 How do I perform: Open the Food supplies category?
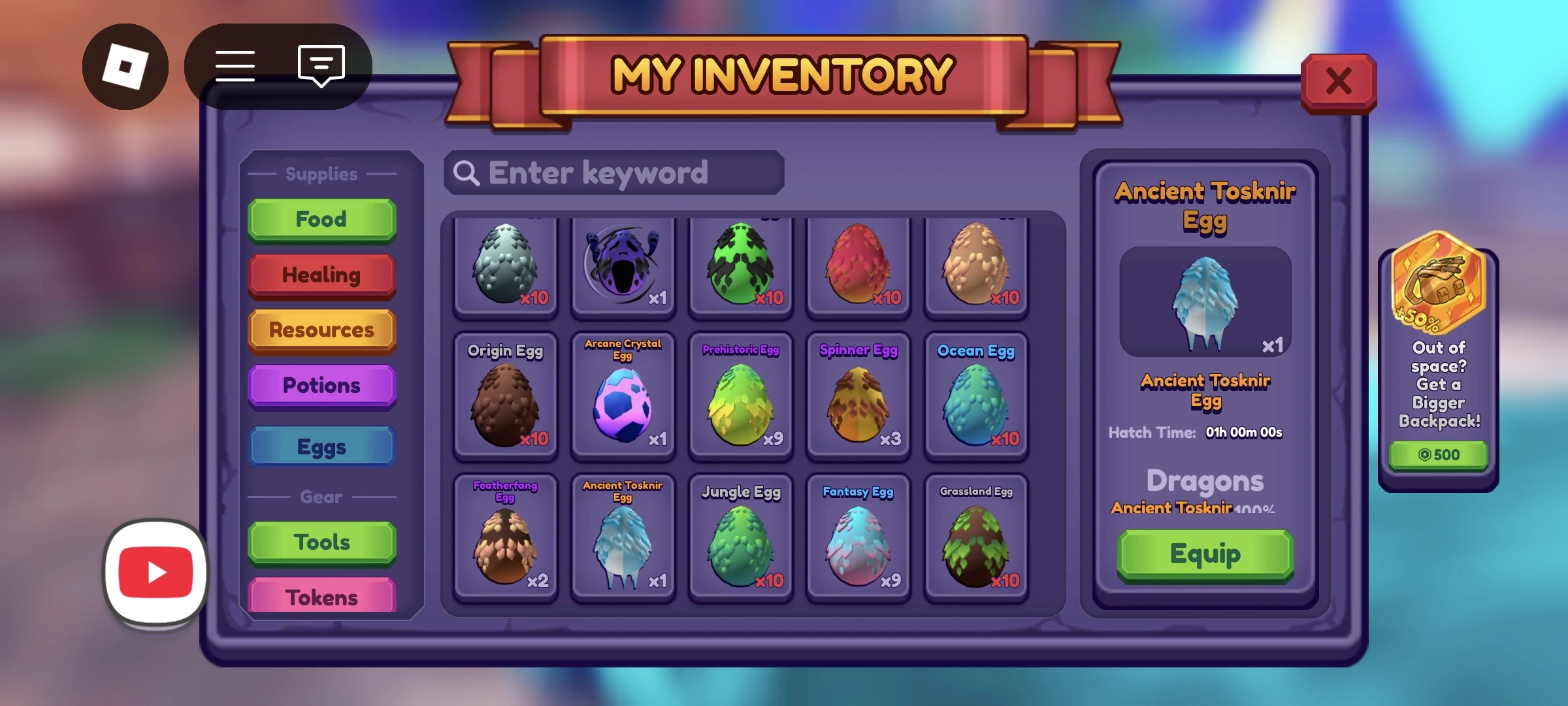point(321,220)
